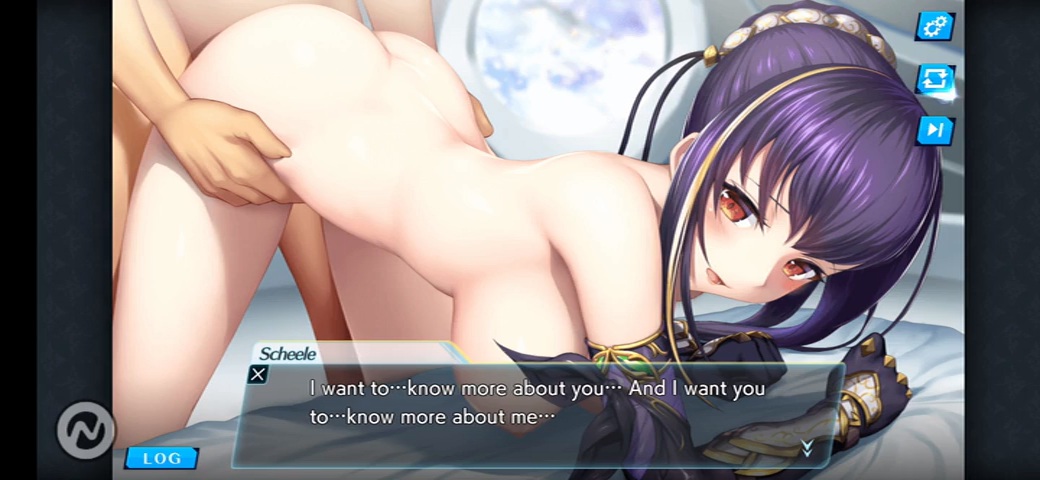Open the dialogue LOG
The height and width of the screenshot is (480, 1040).
point(161,458)
